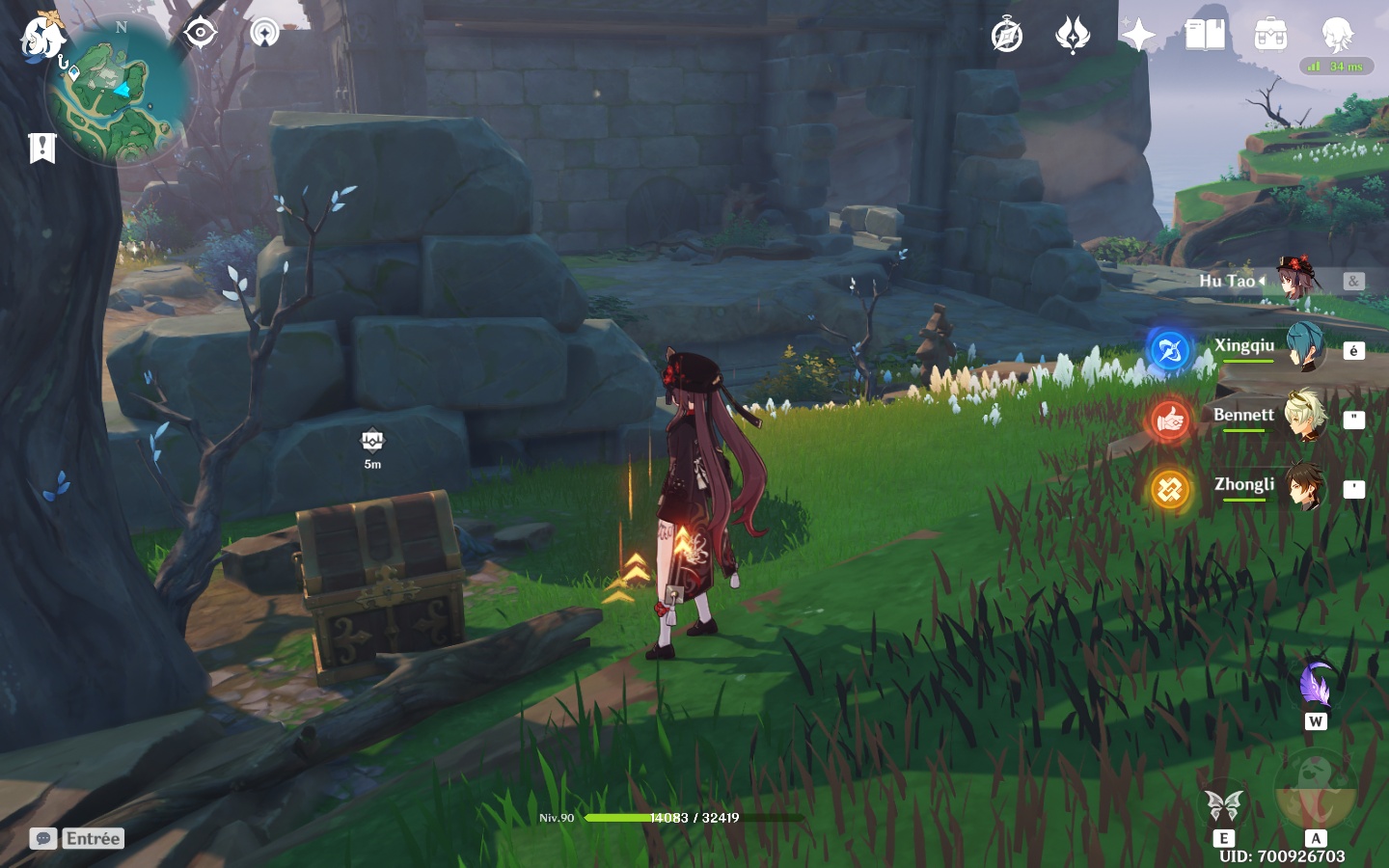Open the backpack inventory

click(1270, 36)
